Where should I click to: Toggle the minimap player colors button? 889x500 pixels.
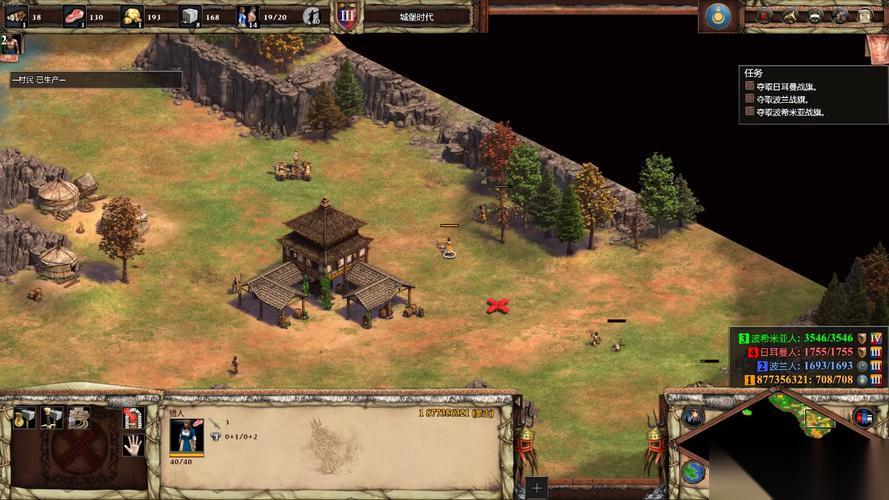(861, 417)
